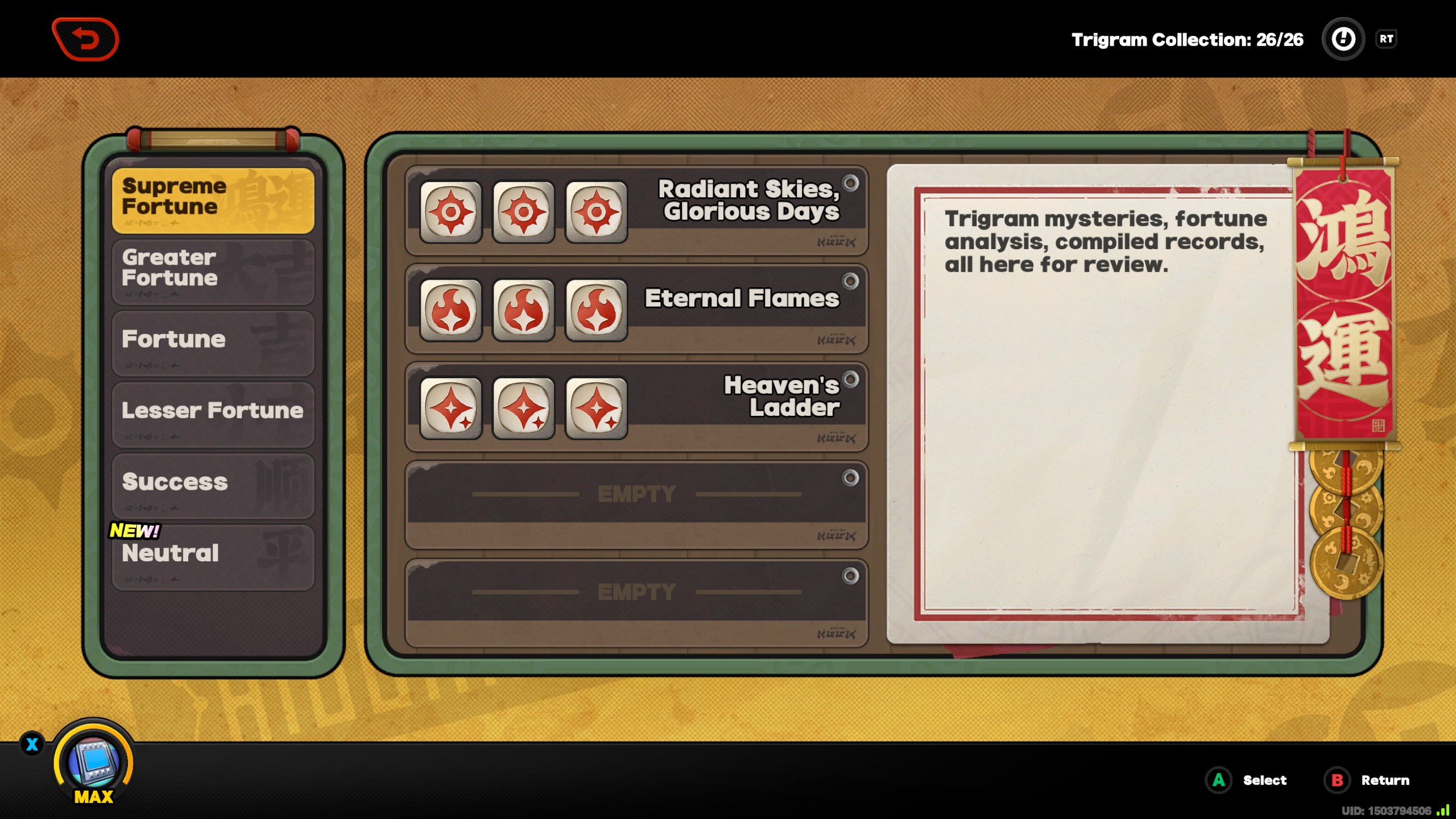This screenshot has height=819, width=1456.
Task: Click the exclamation info icon
Action: pyautogui.click(x=1343, y=39)
